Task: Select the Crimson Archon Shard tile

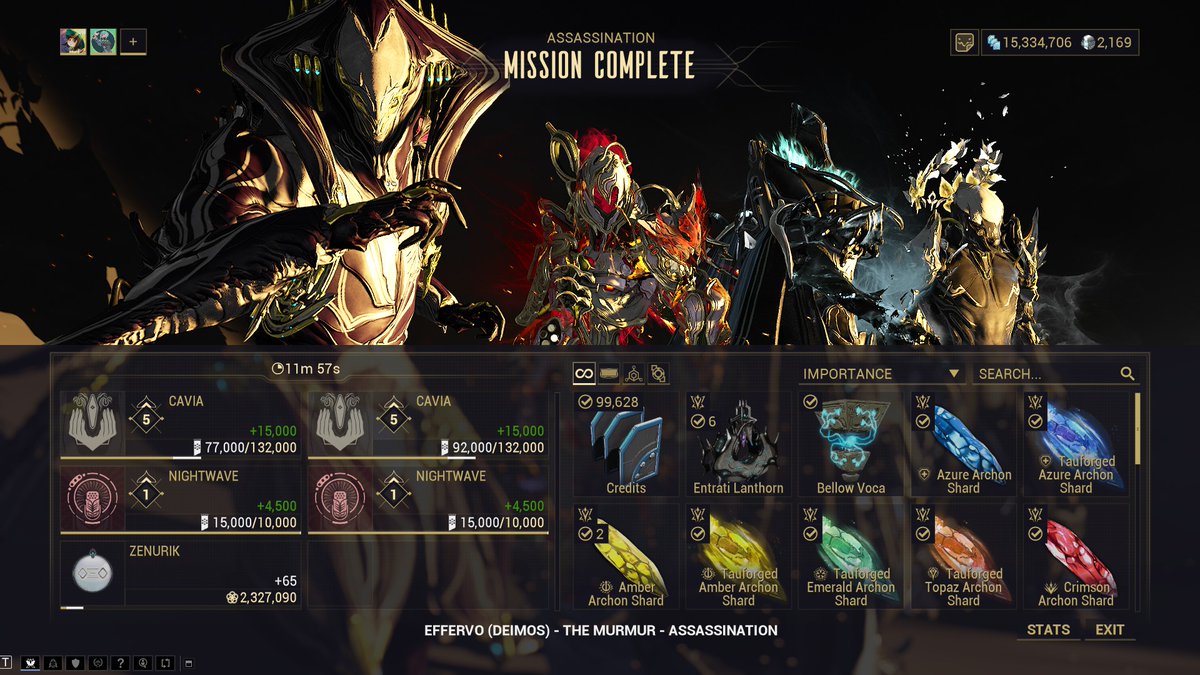Action: (x=1076, y=557)
